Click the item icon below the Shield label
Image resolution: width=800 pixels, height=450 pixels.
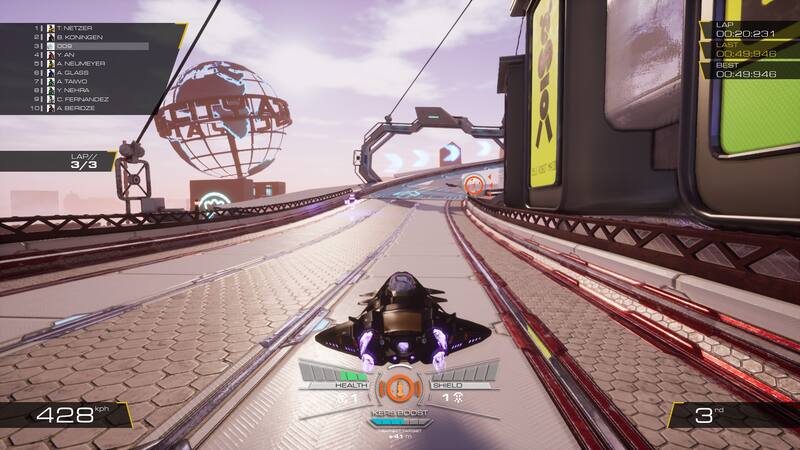click(456, 397)
